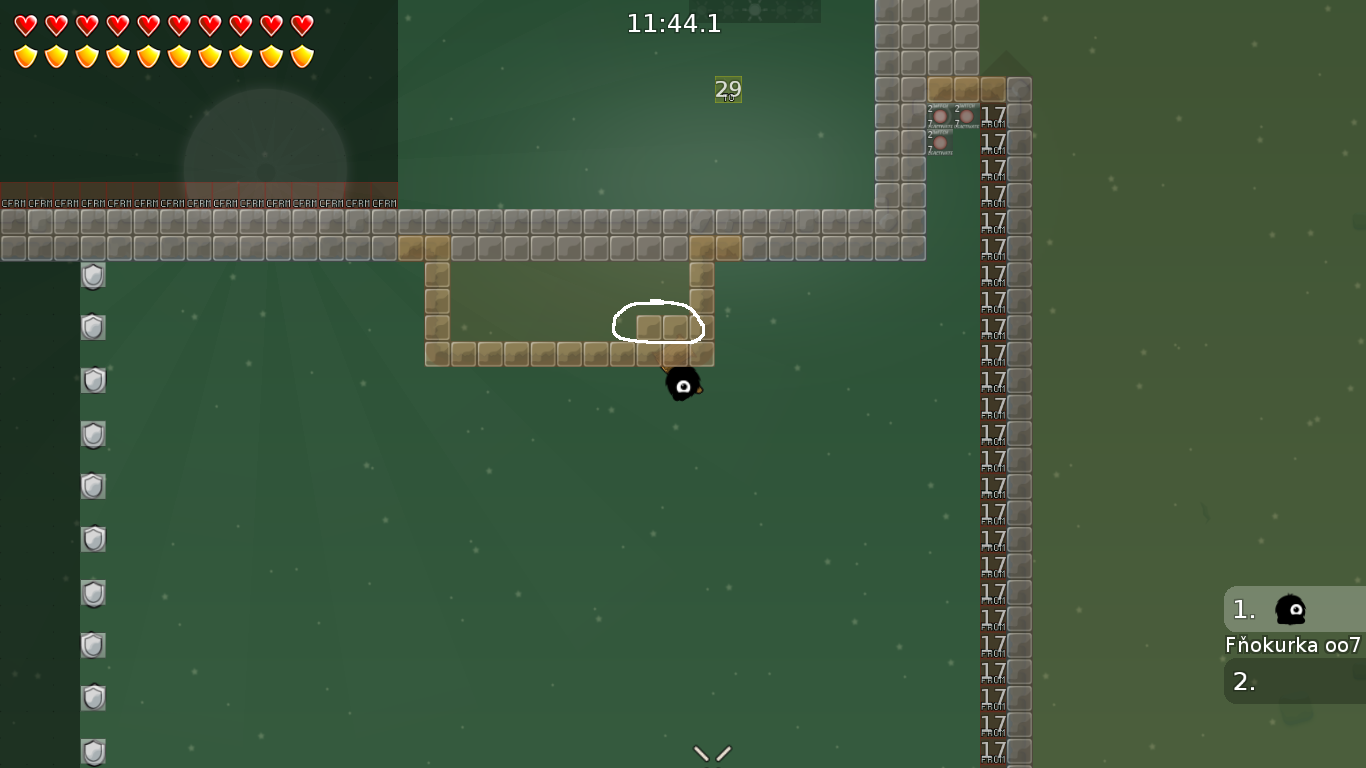Click the player avatar icon on the leaderboard
The width and height of the screenshot is (1366, 768).
[x=1288, y=610]
